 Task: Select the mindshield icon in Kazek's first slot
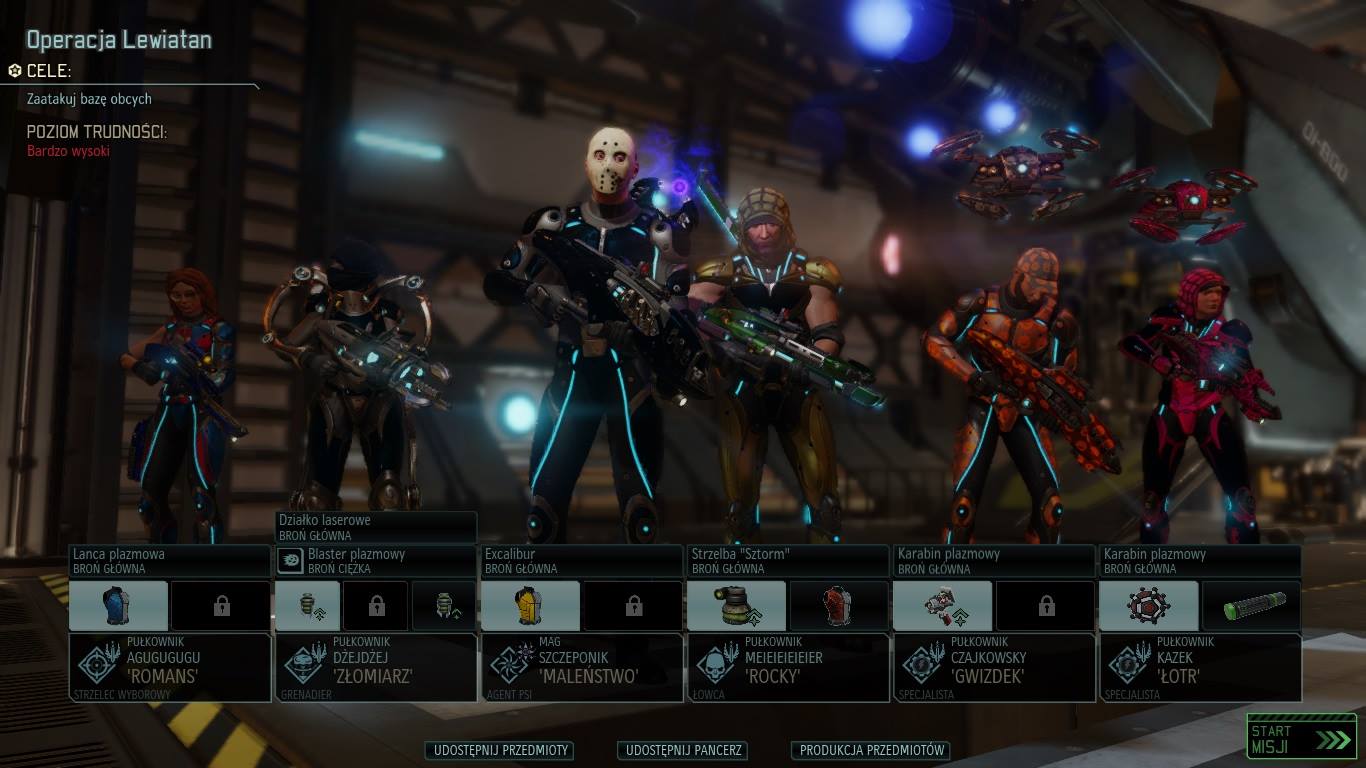(x=1149, y=605)
